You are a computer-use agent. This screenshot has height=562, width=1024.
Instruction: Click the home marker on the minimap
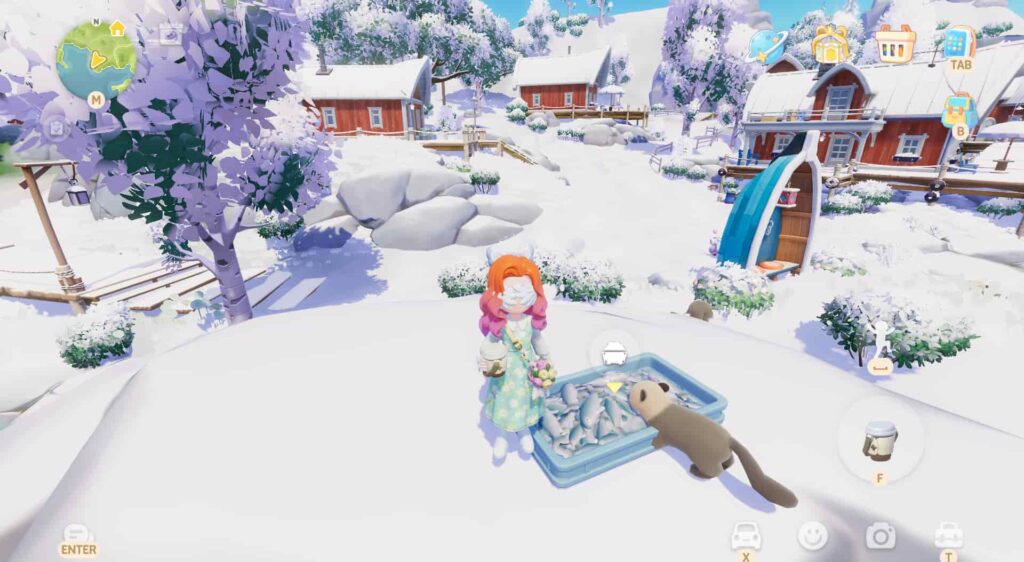[x=117, y=28]
